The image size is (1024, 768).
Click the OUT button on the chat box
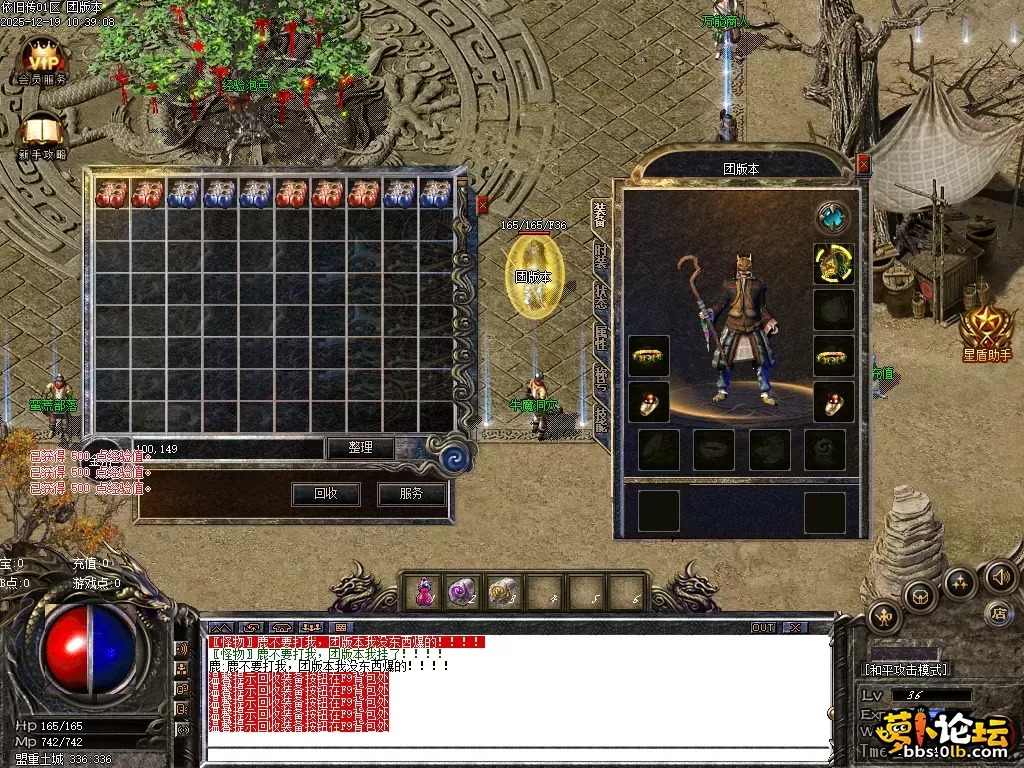click(763, 628)
